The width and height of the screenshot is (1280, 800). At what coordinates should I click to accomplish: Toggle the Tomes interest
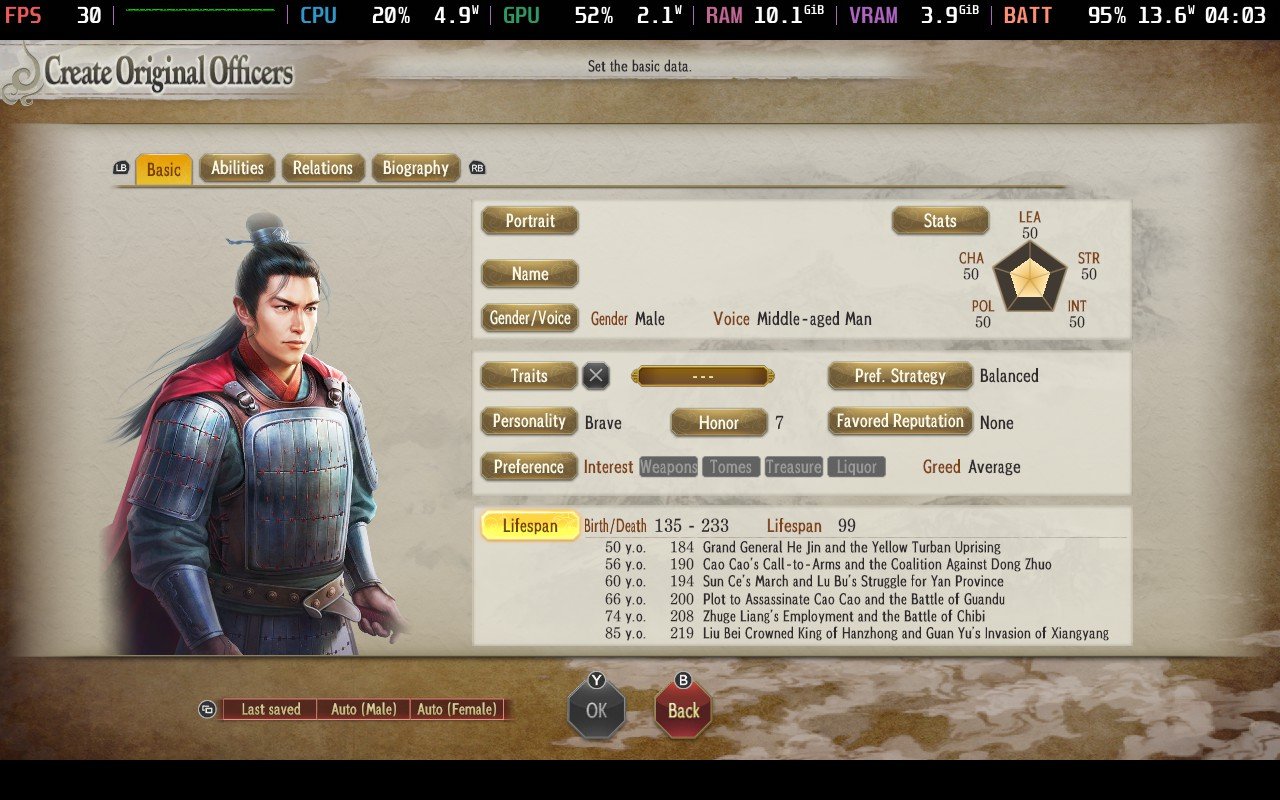[730, 466]
